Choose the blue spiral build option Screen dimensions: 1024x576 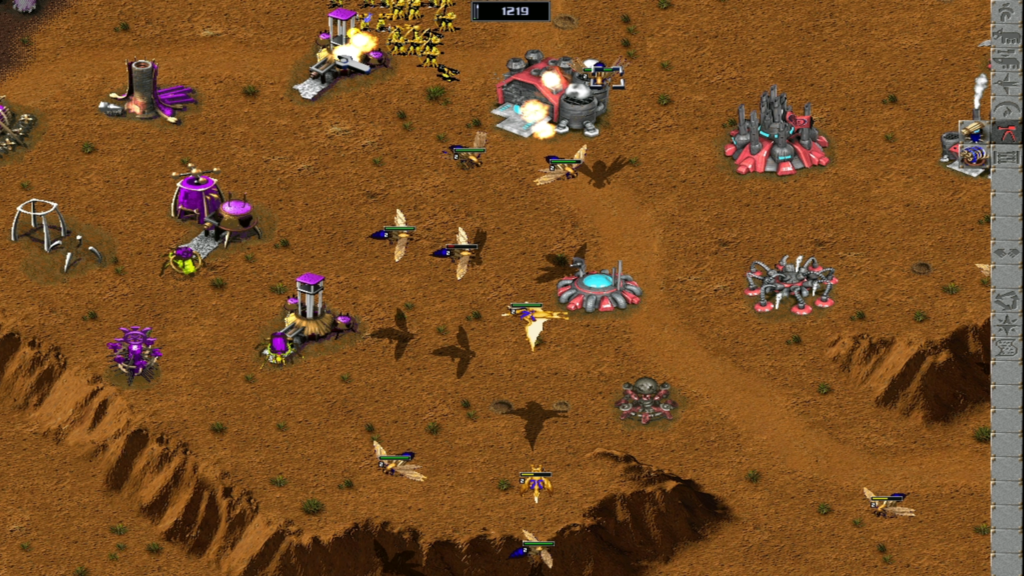pos(975,156)
